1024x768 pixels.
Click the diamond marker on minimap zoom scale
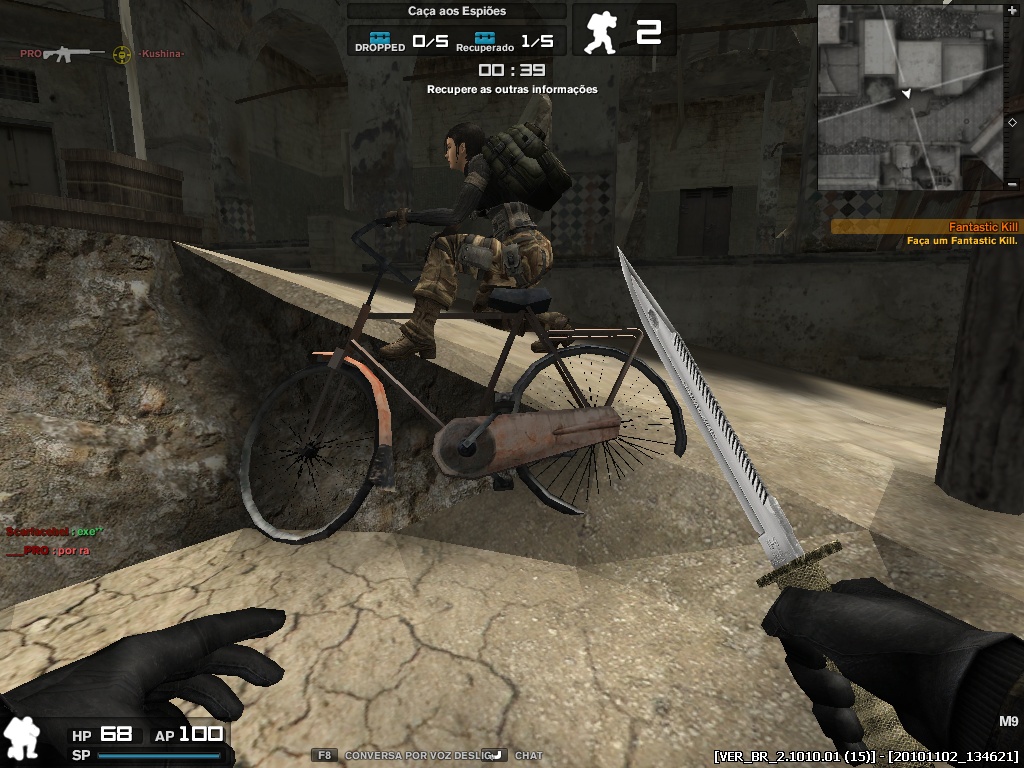(x=1013, y=122)
